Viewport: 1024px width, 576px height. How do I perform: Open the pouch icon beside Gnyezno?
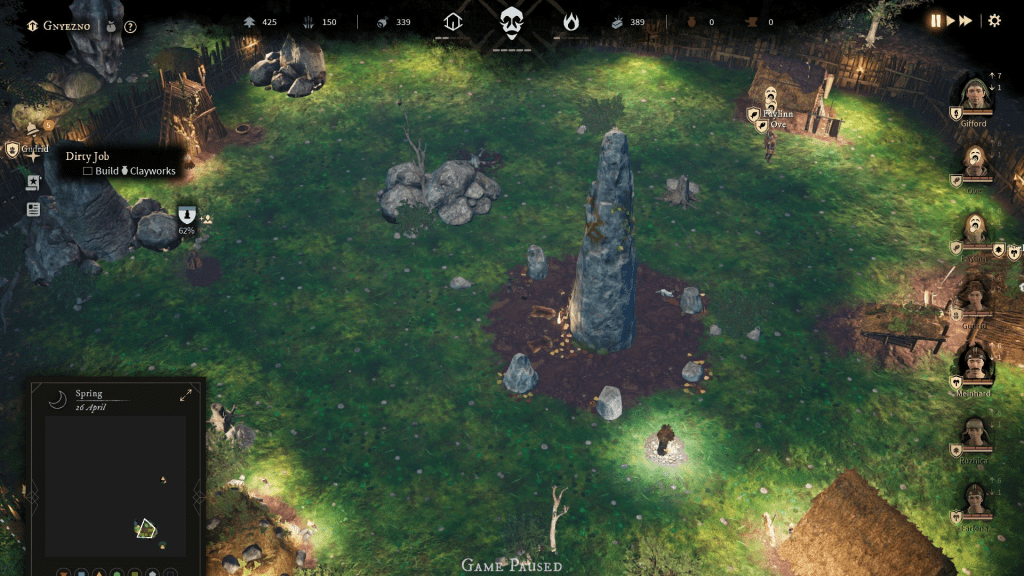click(109, 27)
